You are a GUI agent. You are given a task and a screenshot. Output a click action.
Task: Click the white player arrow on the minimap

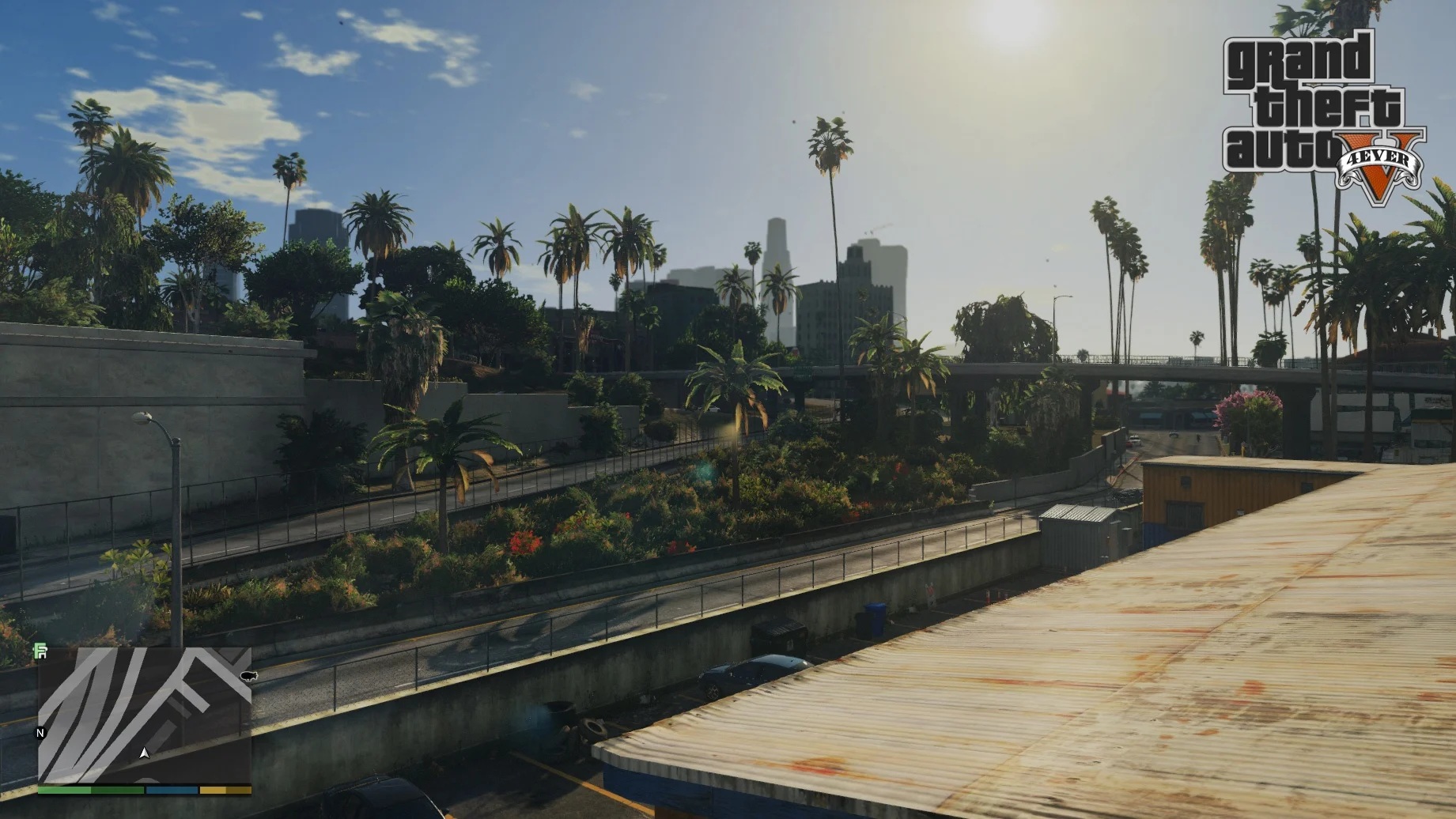coord(145,753)
